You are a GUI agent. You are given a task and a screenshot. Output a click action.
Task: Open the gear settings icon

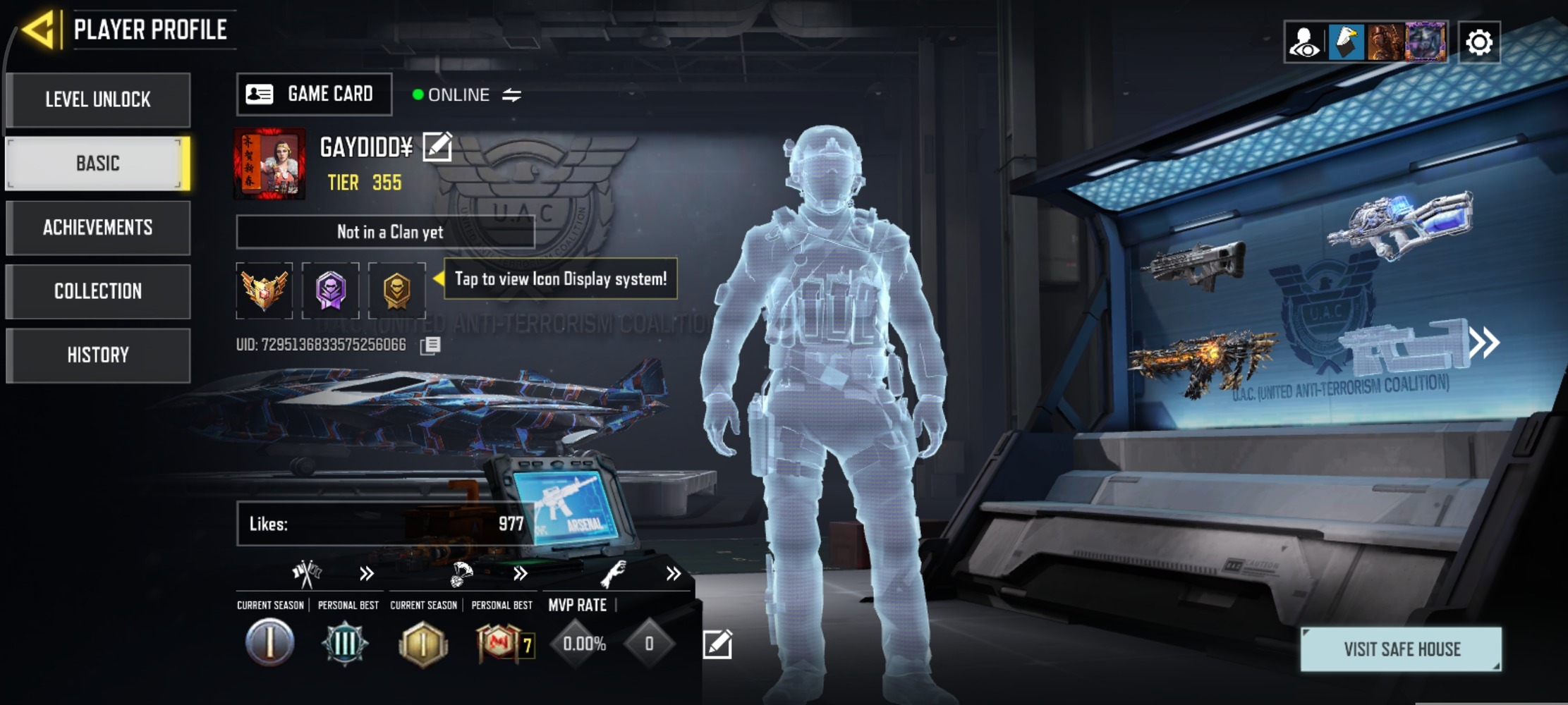[x=1478, y=42]
